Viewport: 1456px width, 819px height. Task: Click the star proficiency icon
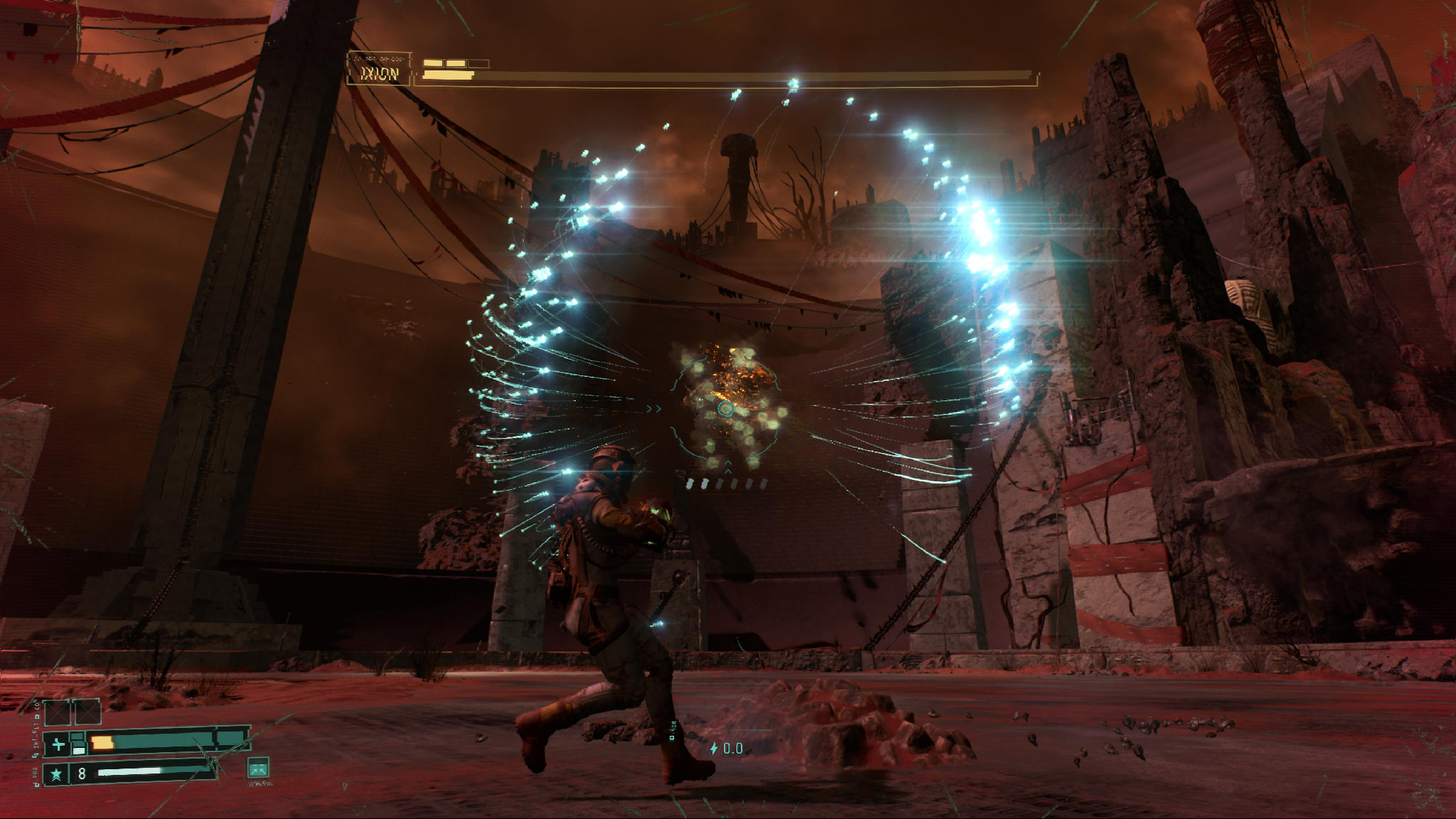57,773
